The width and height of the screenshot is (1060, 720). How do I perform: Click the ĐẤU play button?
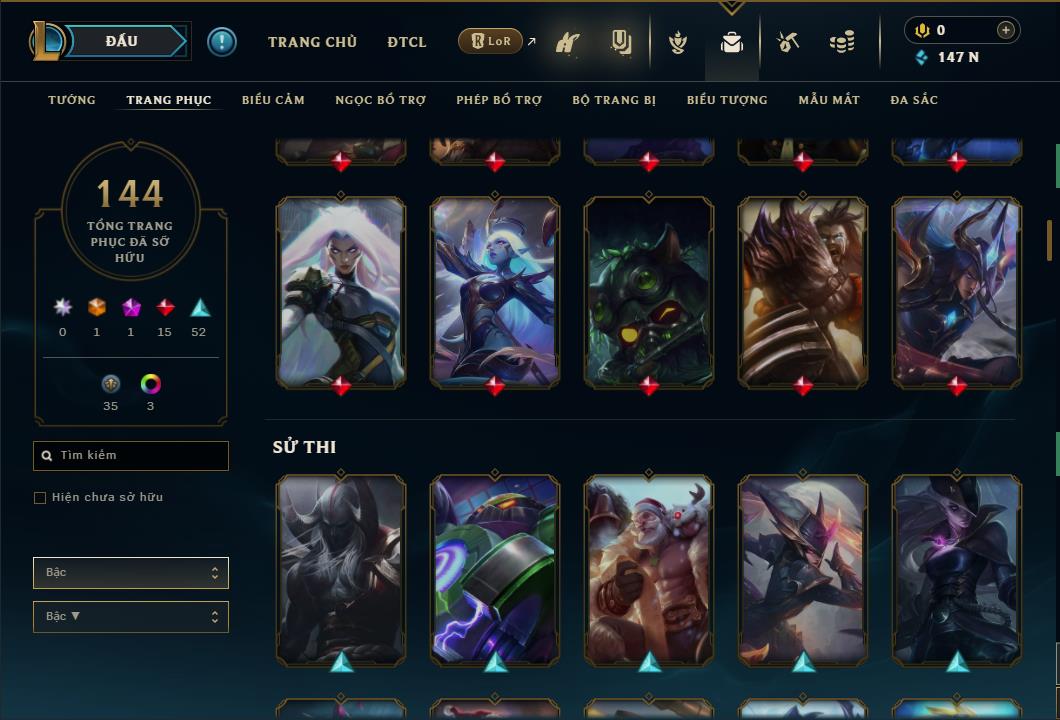(x=122, y=41)
